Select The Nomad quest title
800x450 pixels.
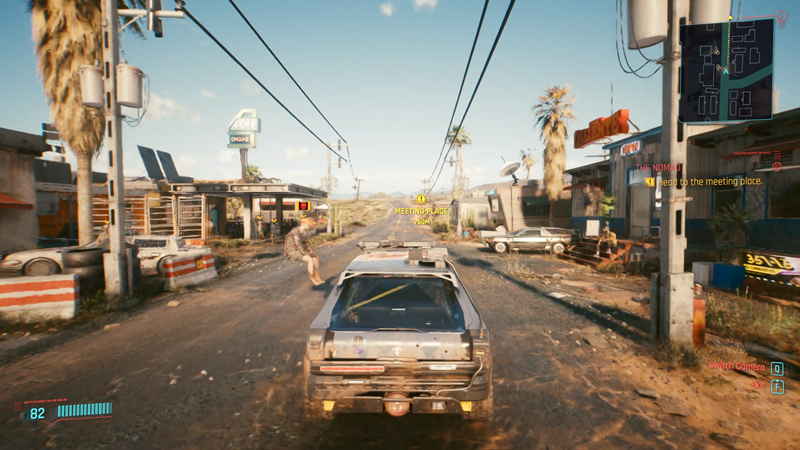(658, 168)
